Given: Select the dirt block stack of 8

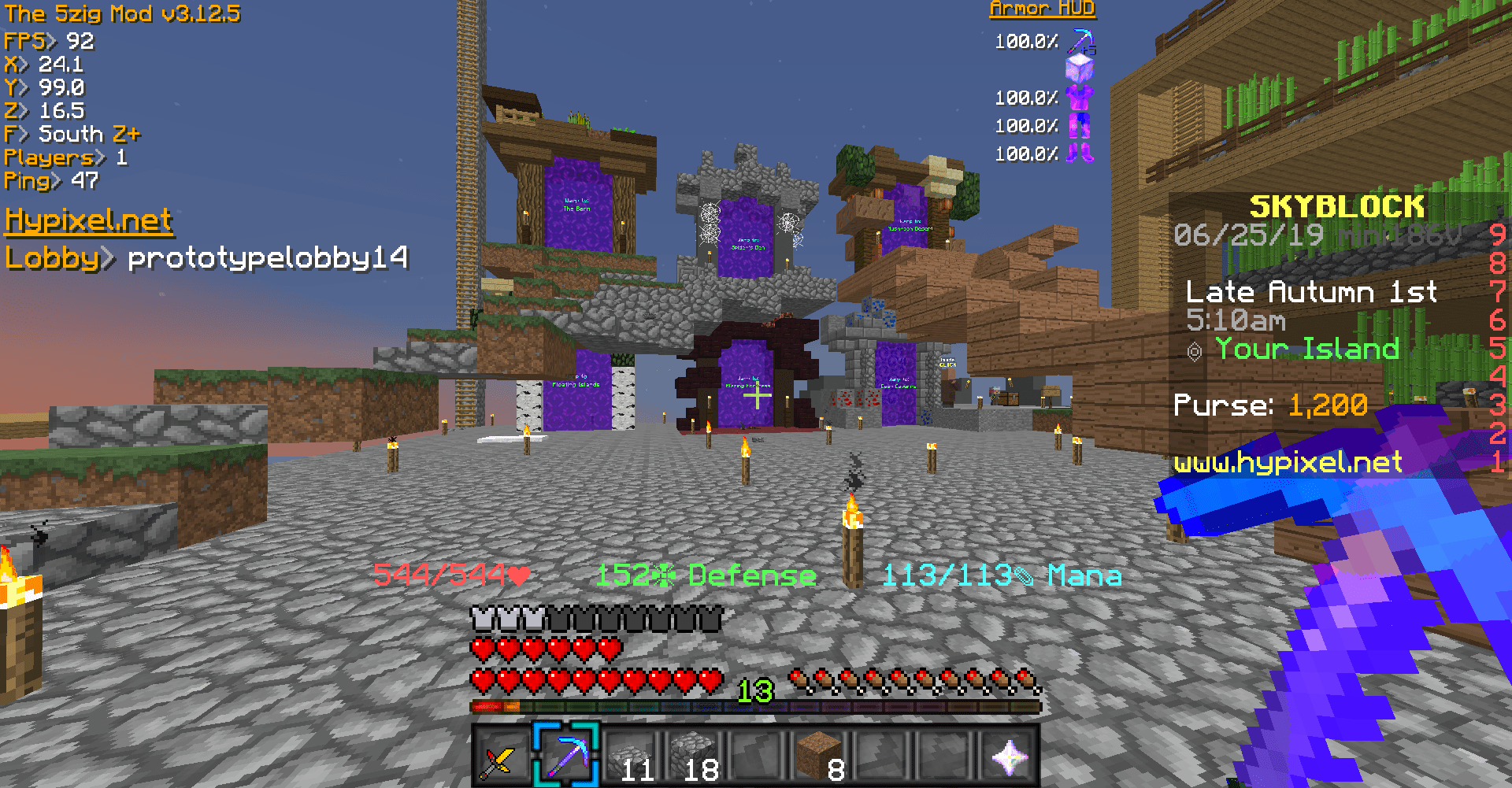Looking at the screenshot, I should [x=819, y=757].
